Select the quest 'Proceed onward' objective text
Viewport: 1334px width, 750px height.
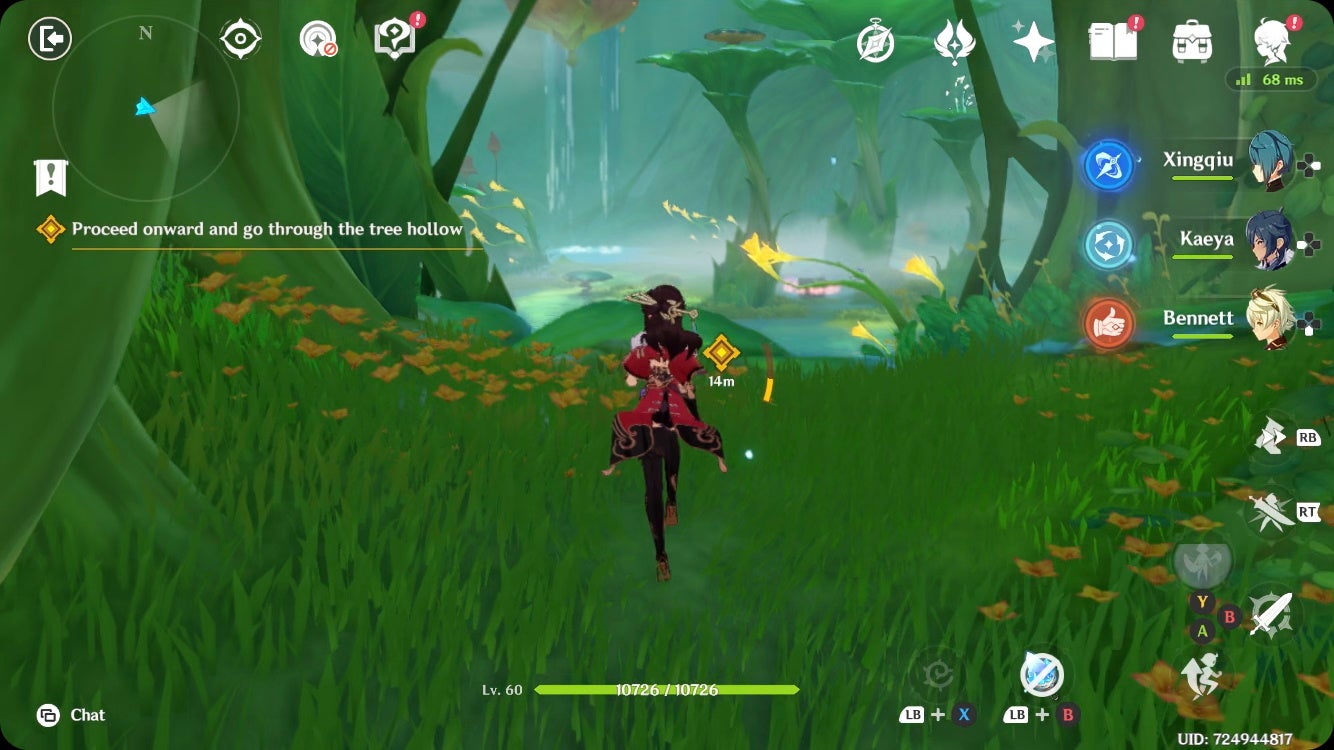[x=266, y=228]
